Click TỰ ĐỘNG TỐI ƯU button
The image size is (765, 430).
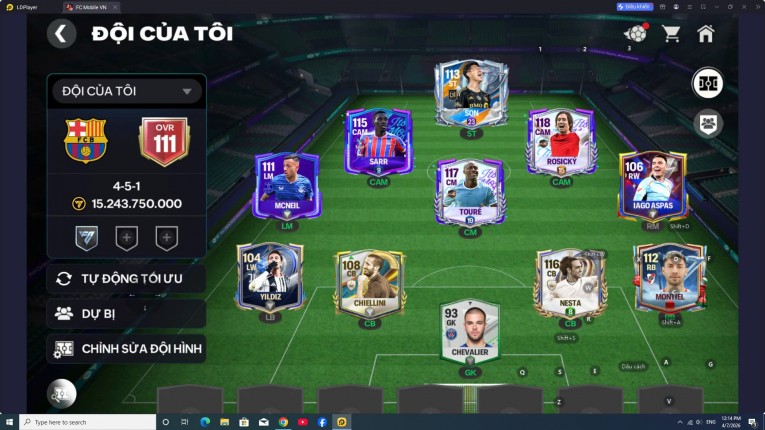(x=126, y=278)
